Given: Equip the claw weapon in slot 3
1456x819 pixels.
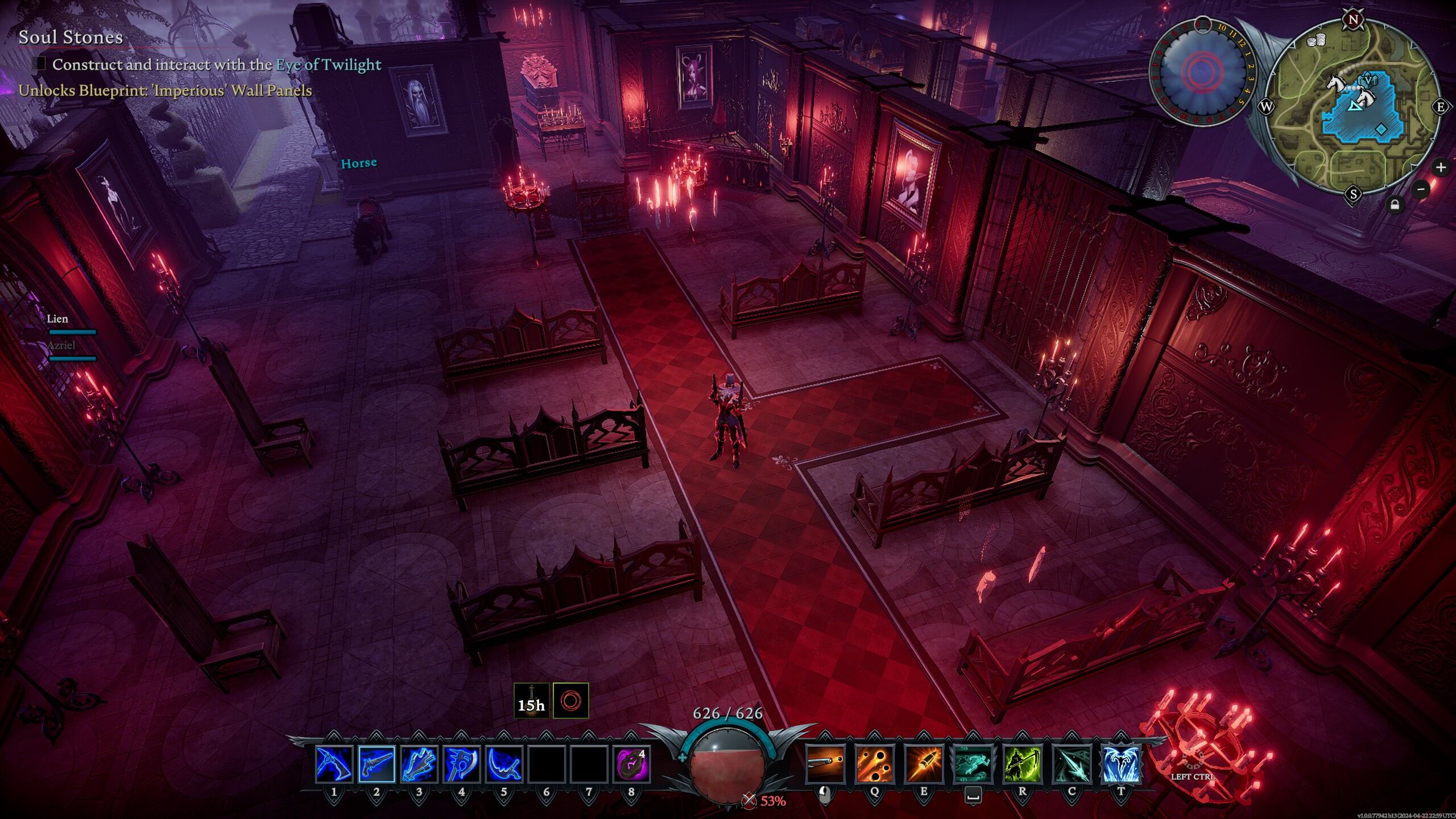Looking at the screenshot, I should point(419,764).
